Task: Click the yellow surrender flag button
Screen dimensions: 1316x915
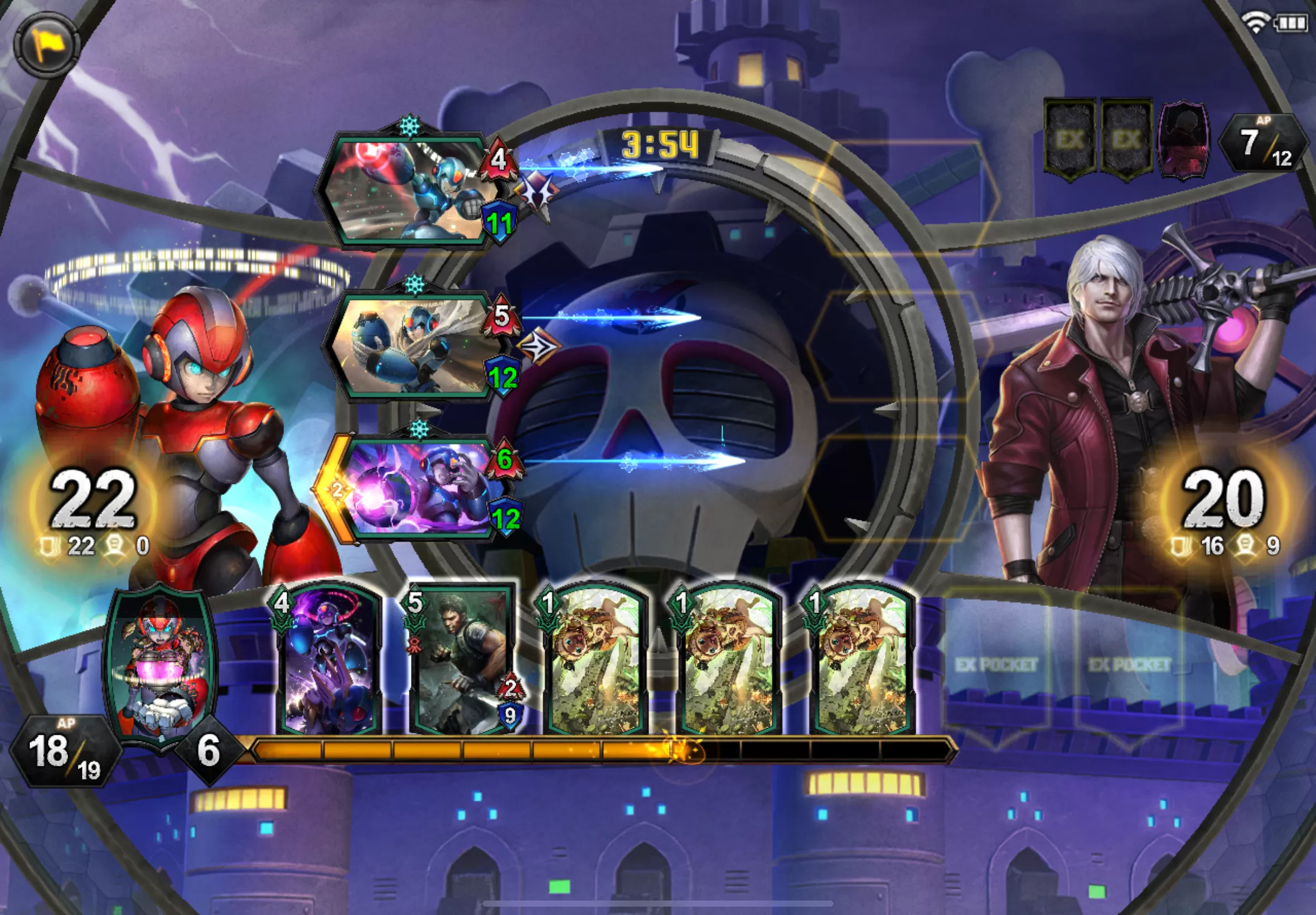Action: coord(46,44)
